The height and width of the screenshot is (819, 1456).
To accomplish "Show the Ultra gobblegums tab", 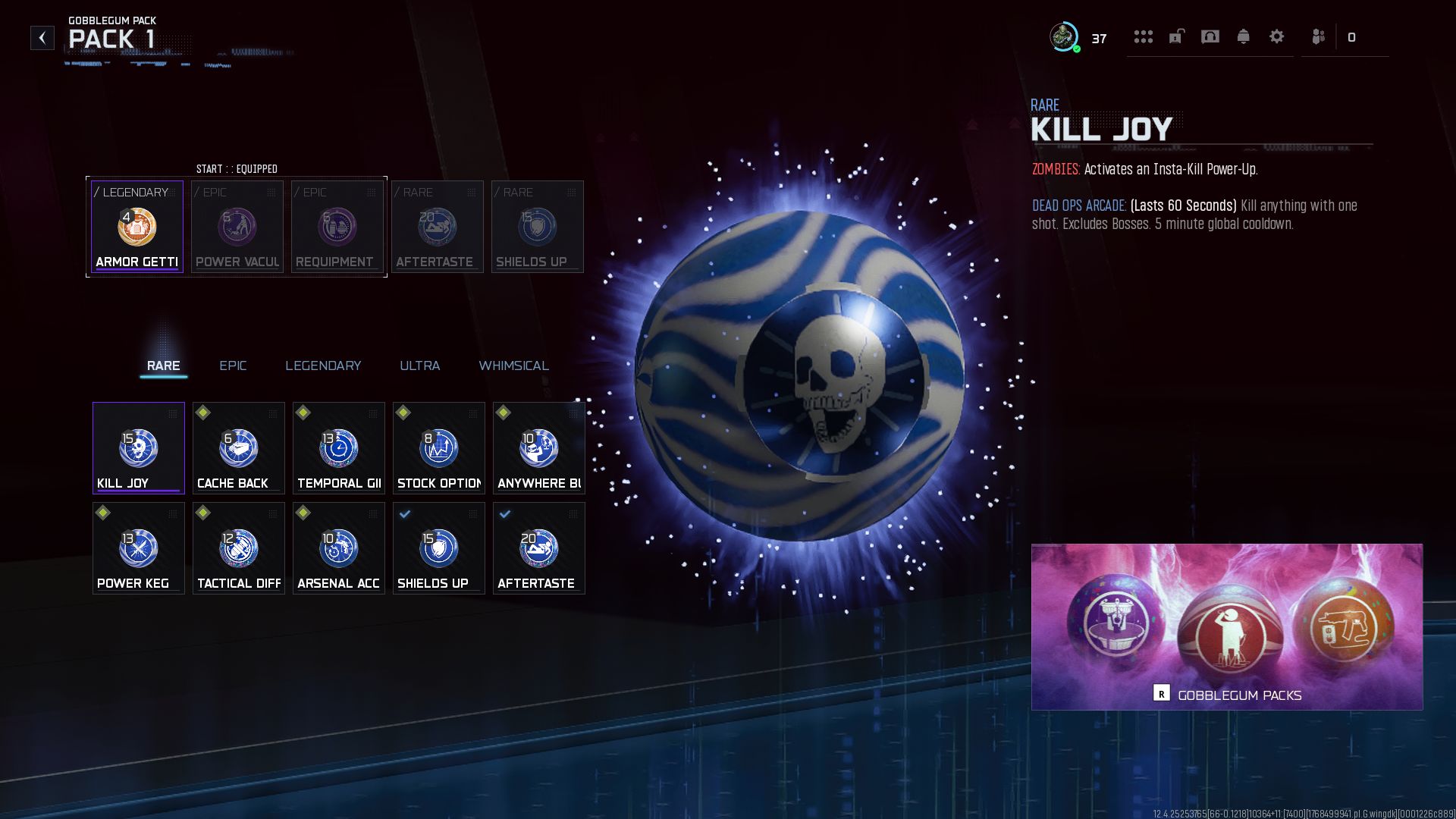I will (419, 366).
